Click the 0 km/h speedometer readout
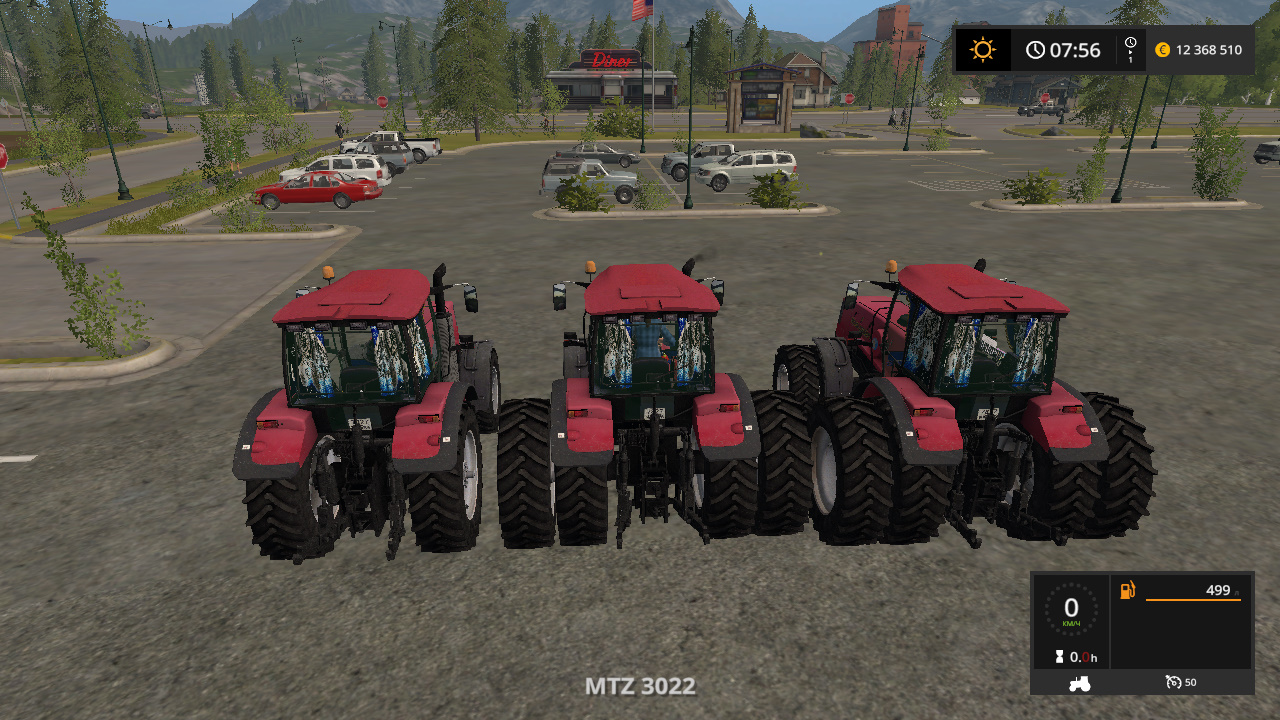Screen dimensions: 1280x720 click(x=1072, y=608)
